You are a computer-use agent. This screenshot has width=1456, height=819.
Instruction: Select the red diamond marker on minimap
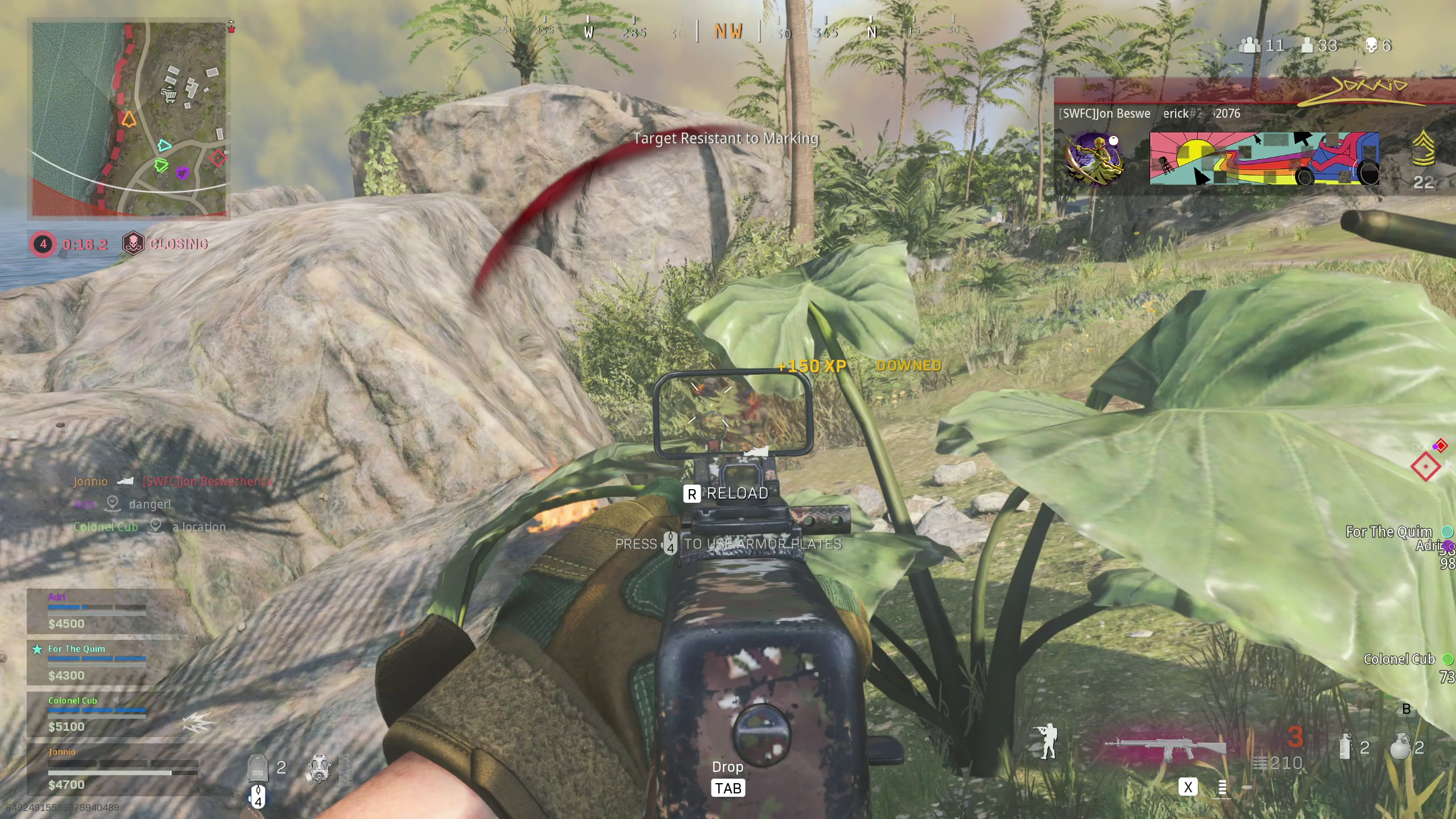[218, 158]
